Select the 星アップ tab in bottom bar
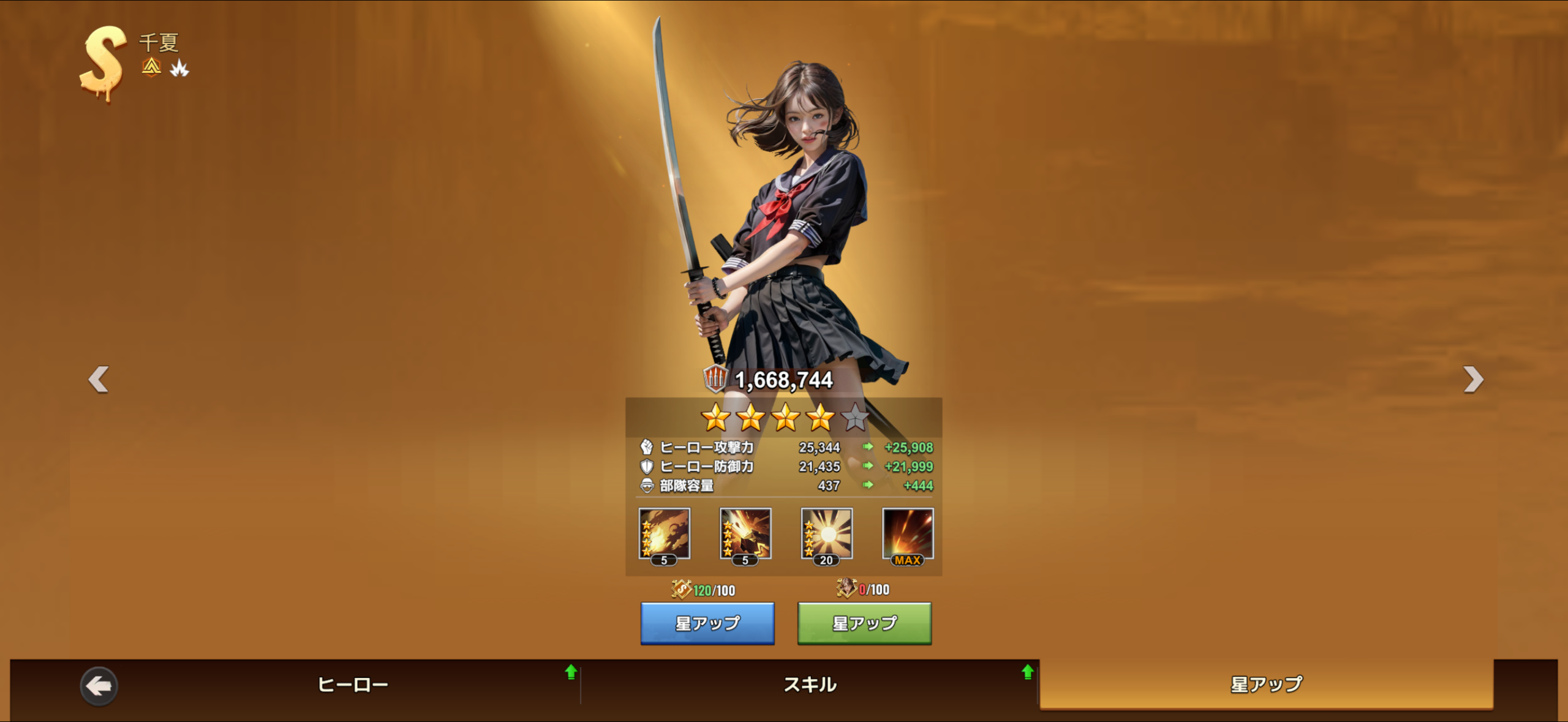 pyautogui.click(x=1266, y=685)
